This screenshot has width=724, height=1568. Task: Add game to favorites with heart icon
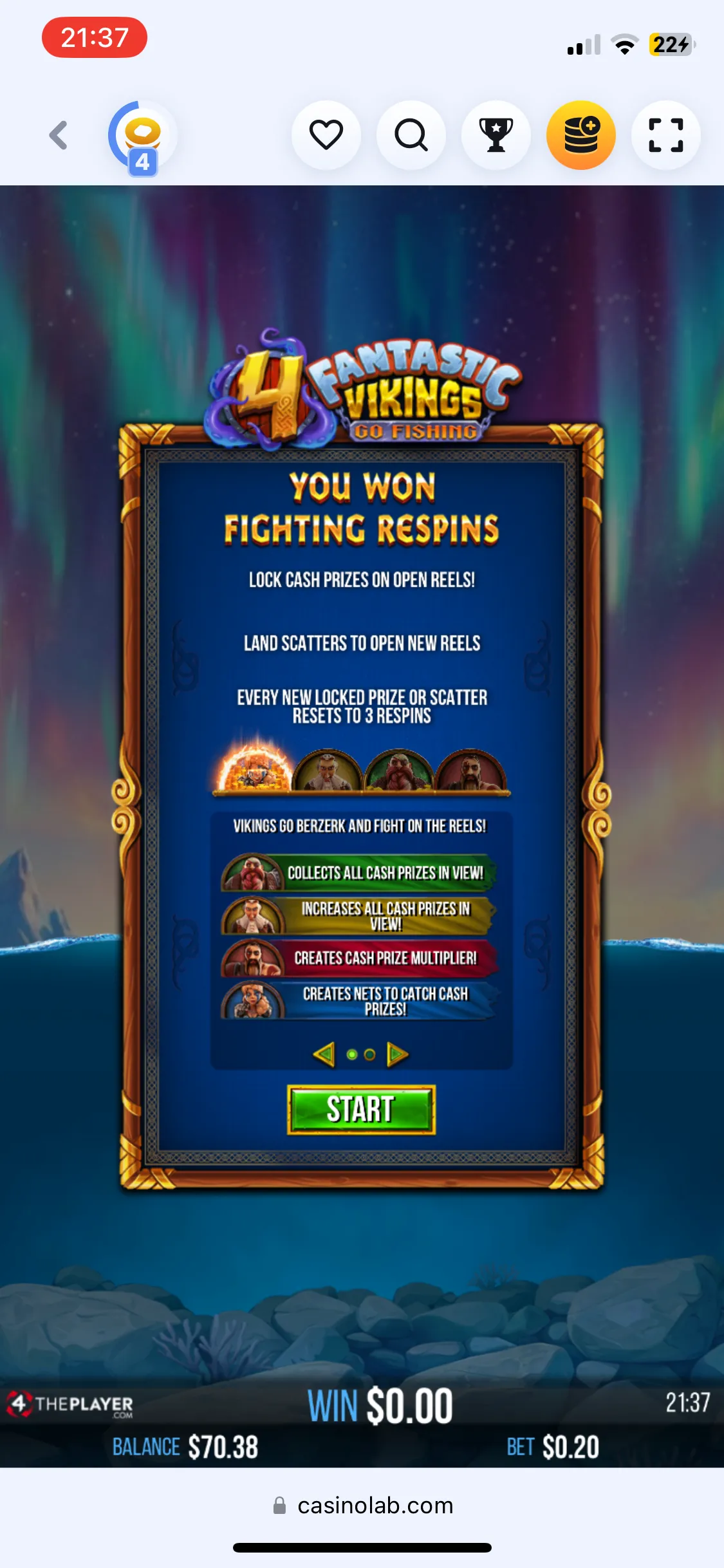point(326,135)
